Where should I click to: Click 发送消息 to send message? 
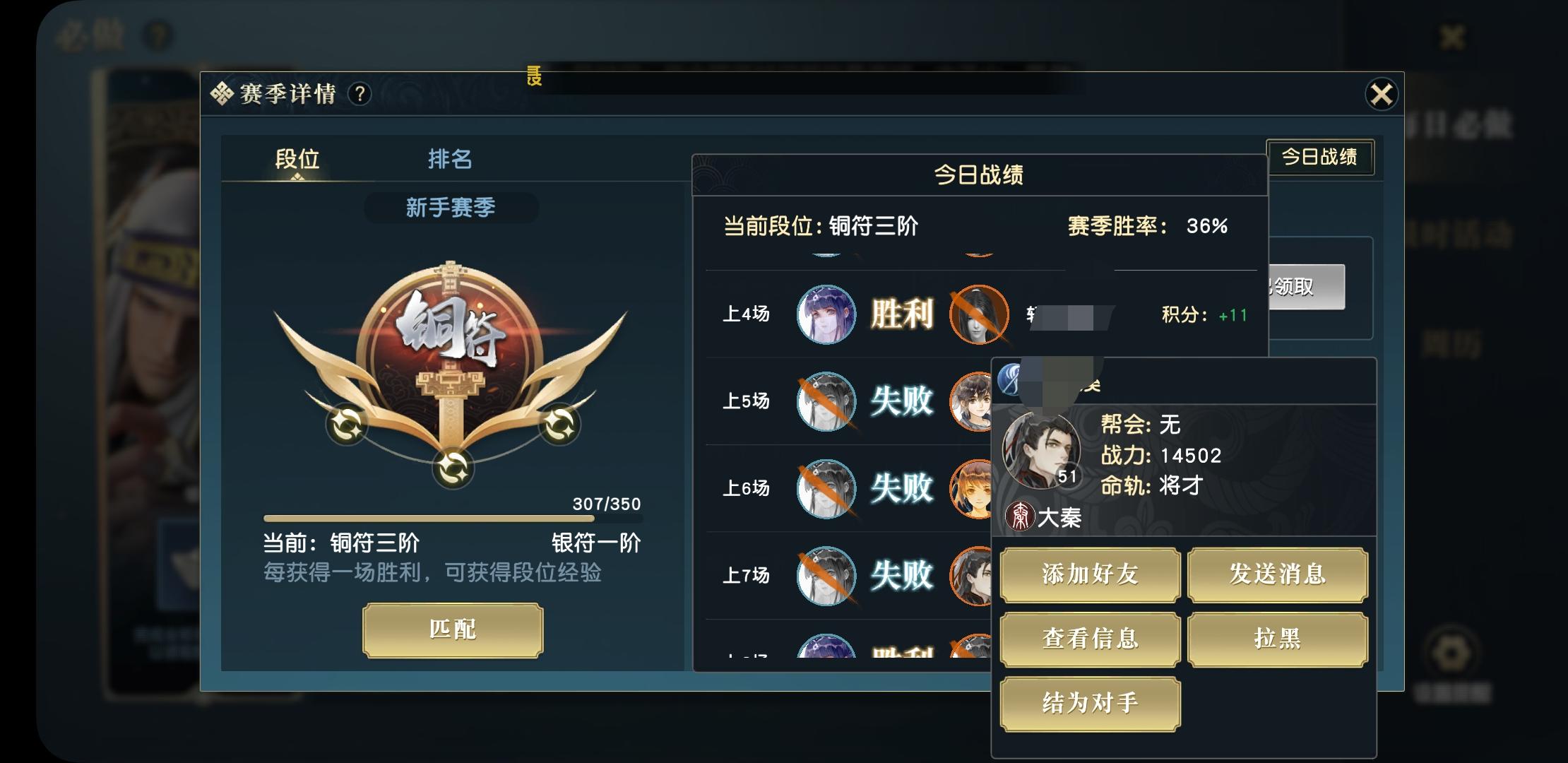tap(1278, 575)
